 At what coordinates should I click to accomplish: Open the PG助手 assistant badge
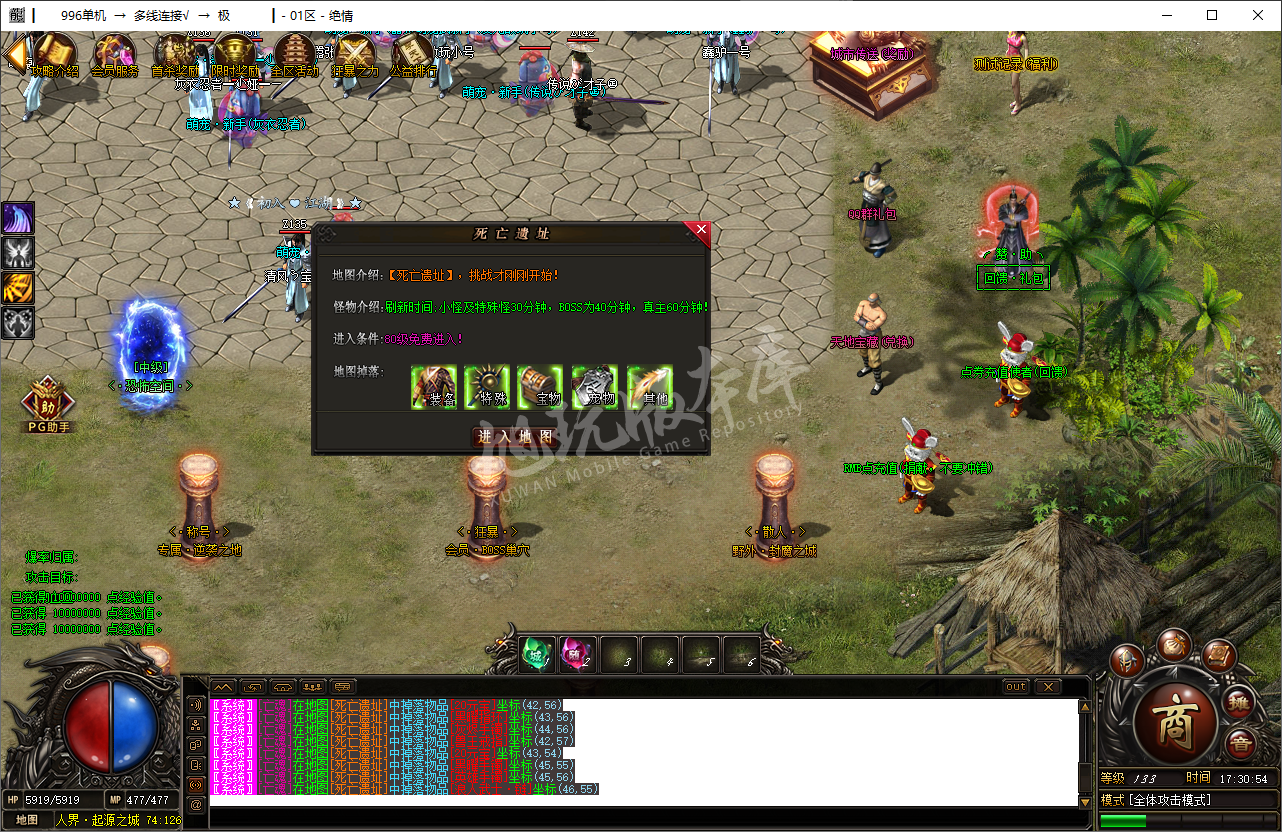[x=47, y=403]
